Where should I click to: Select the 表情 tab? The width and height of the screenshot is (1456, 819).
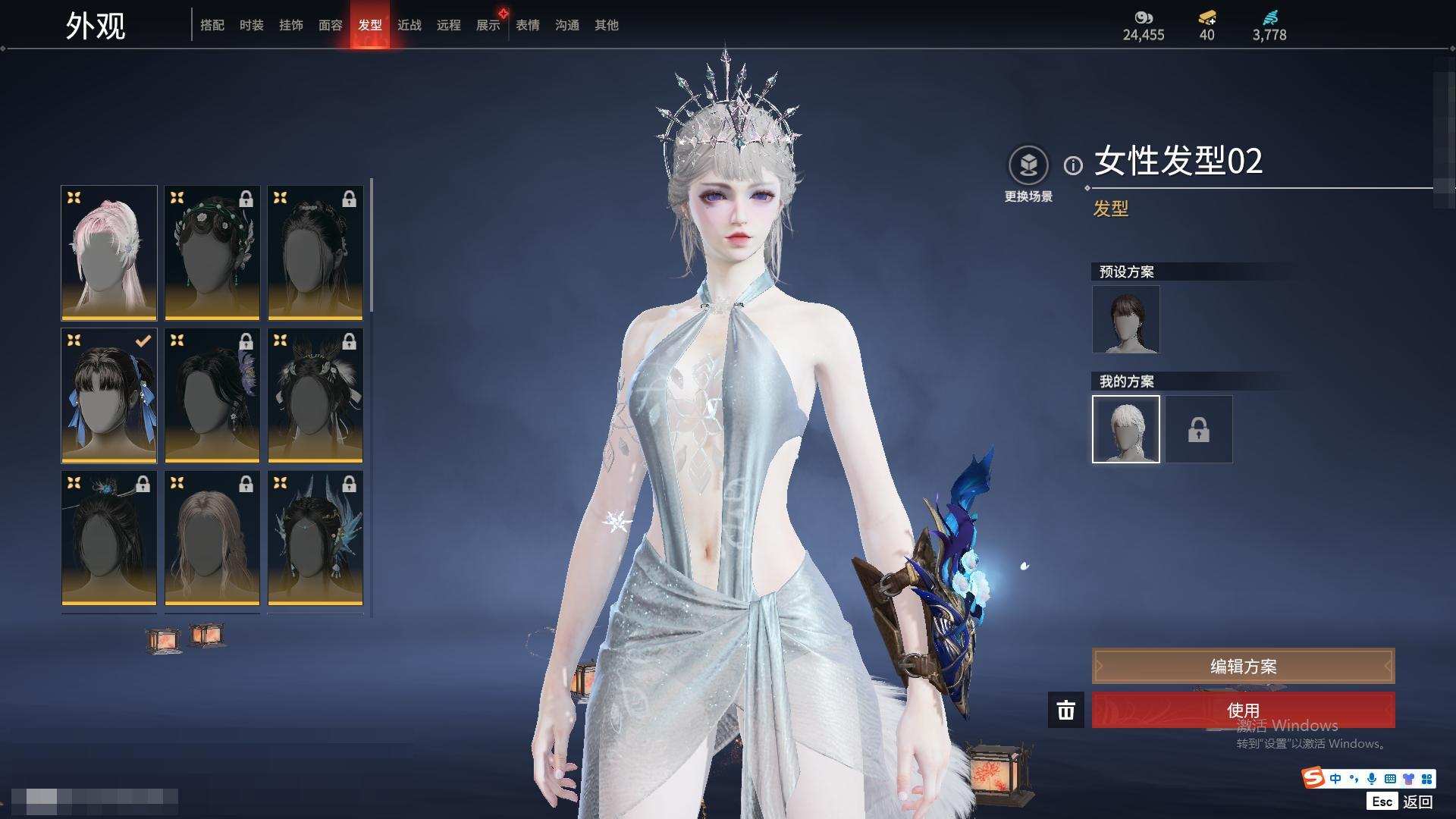pyautogui.click(x=527, y=25)
